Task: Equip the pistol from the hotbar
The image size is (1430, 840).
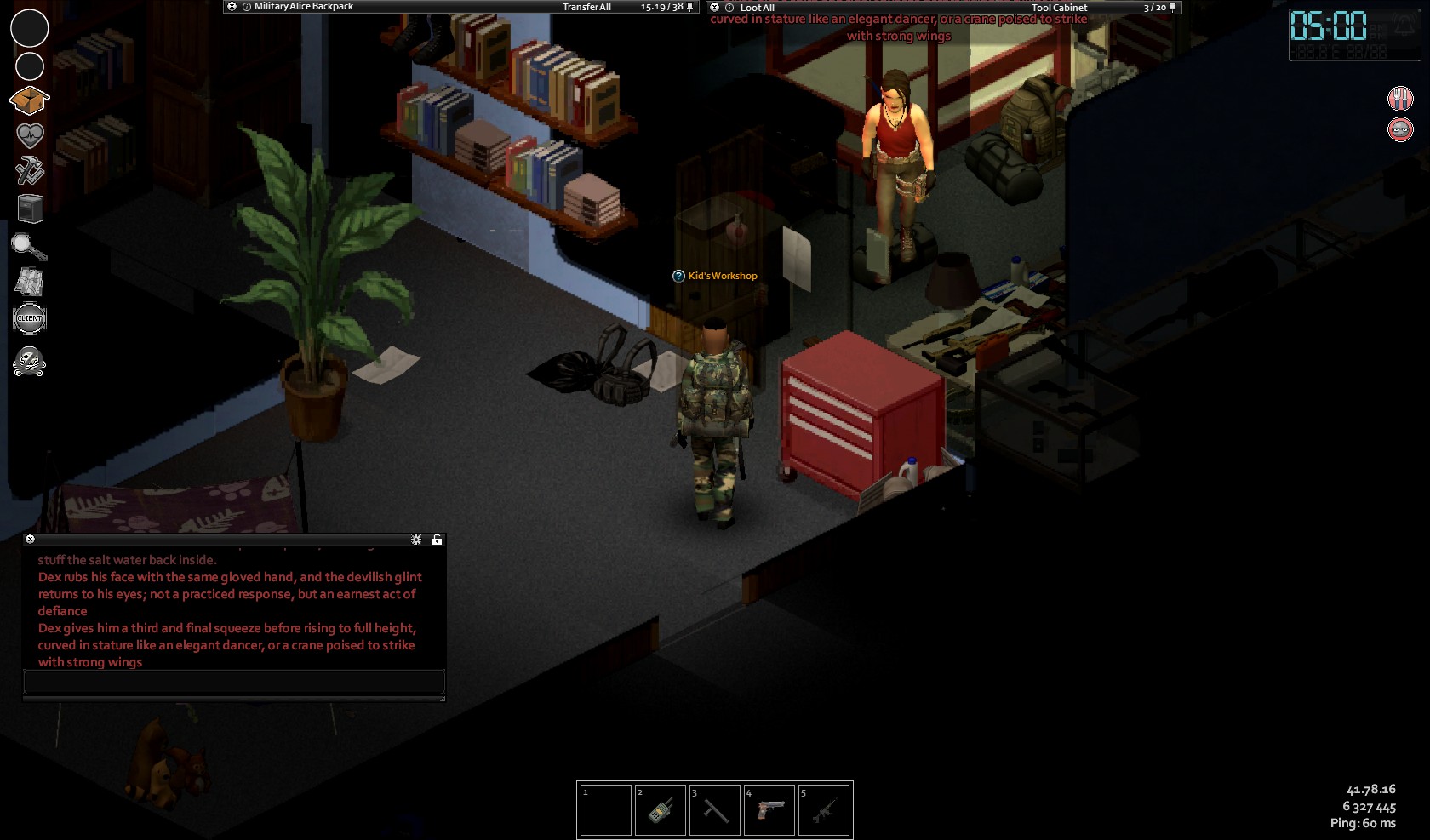Action: tap(769, 810)
